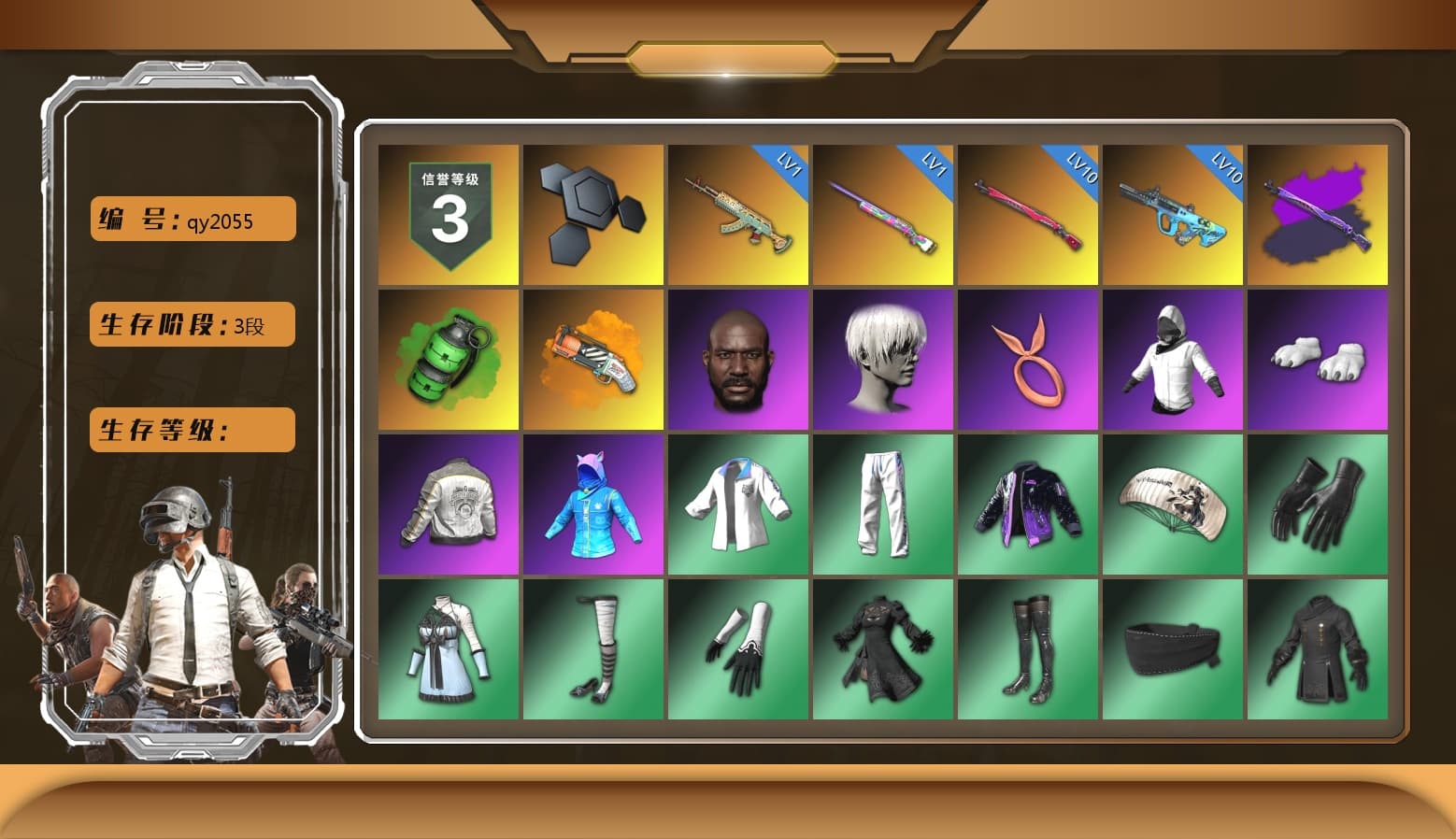1456x839 pixels.
Task: Select the LV10 pink rifle skin
Action: coord(1028,213)
